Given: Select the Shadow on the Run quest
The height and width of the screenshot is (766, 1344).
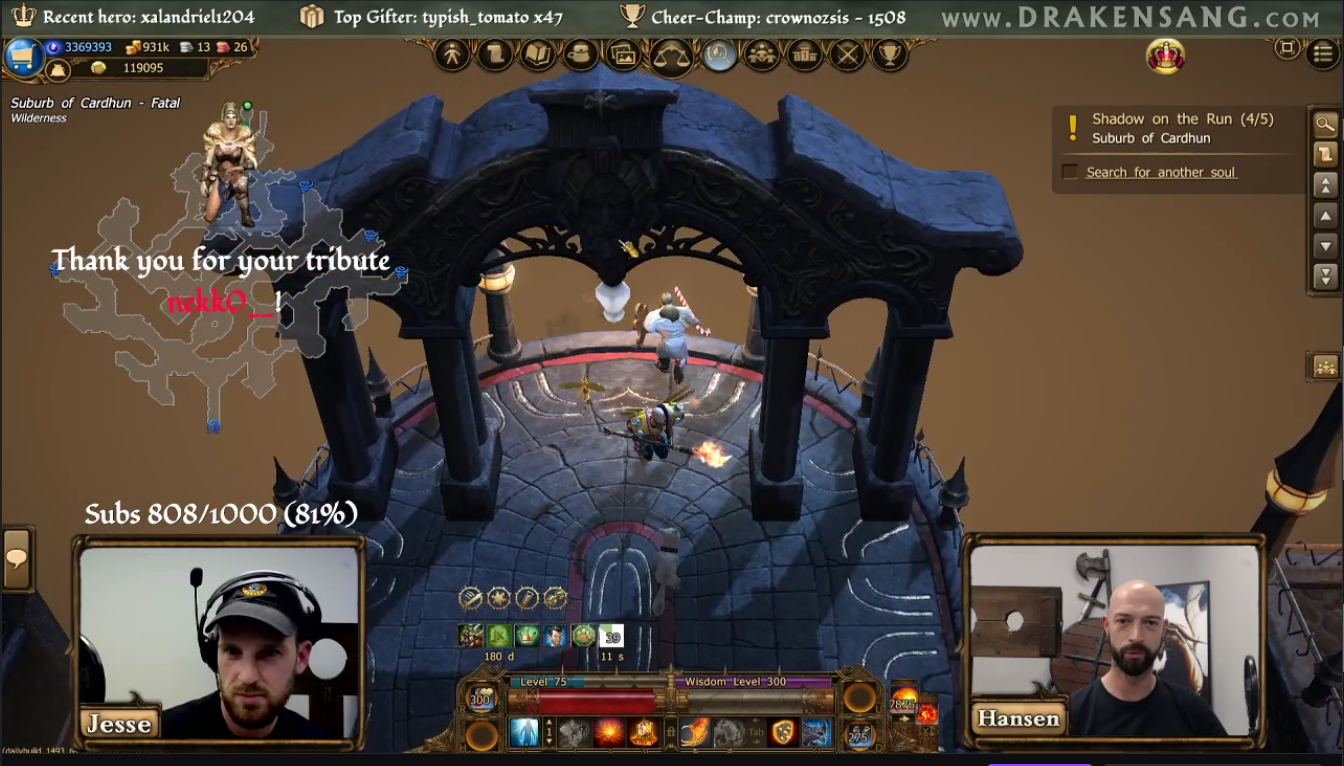Looking at the screenshot, I should click(1182, 119).
